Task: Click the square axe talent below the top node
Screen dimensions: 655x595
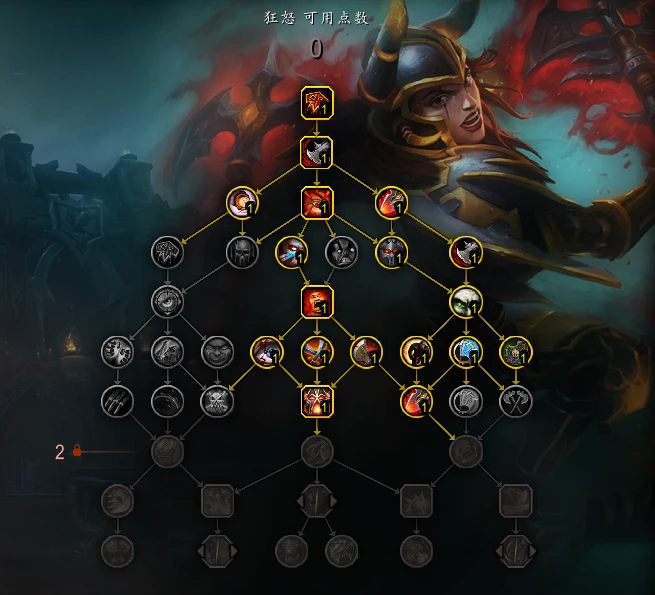Action: click(317, 153)
